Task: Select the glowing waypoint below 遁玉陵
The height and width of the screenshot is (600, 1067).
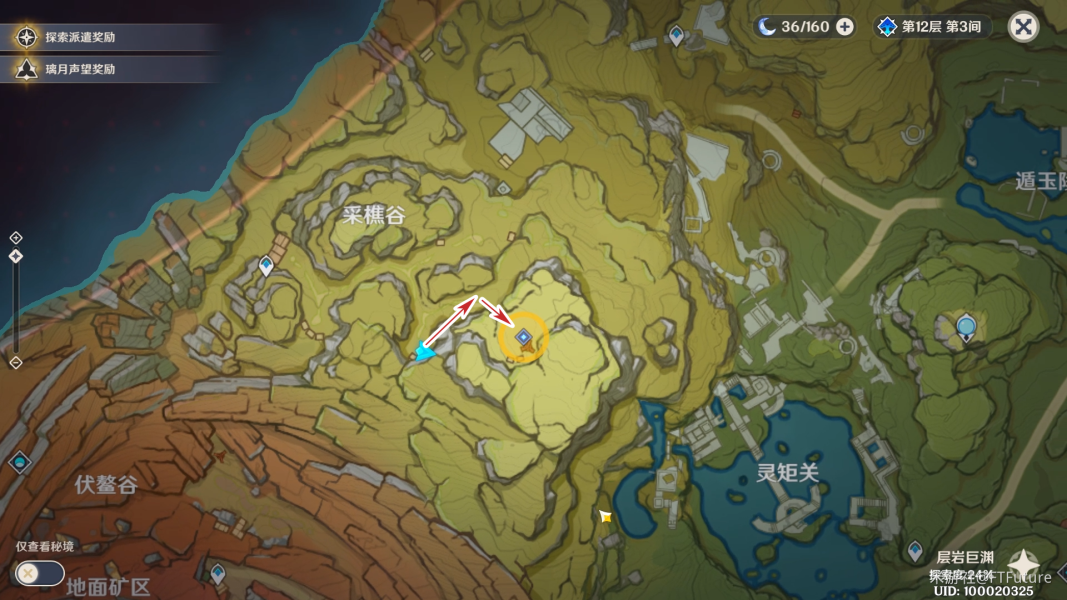Action: pos(965,326)
